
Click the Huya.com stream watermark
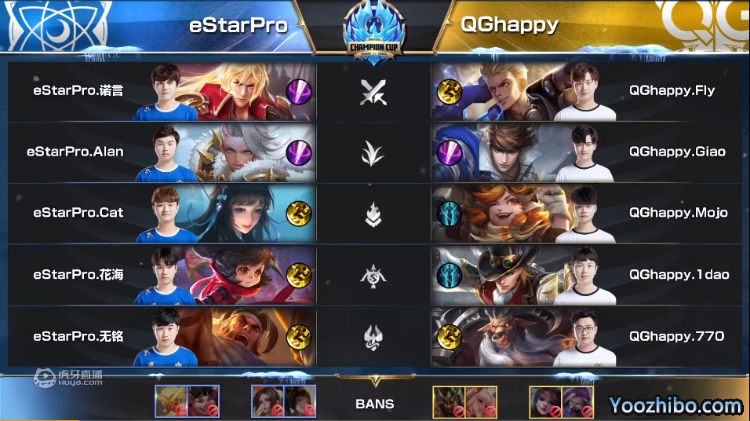point(68,378)
